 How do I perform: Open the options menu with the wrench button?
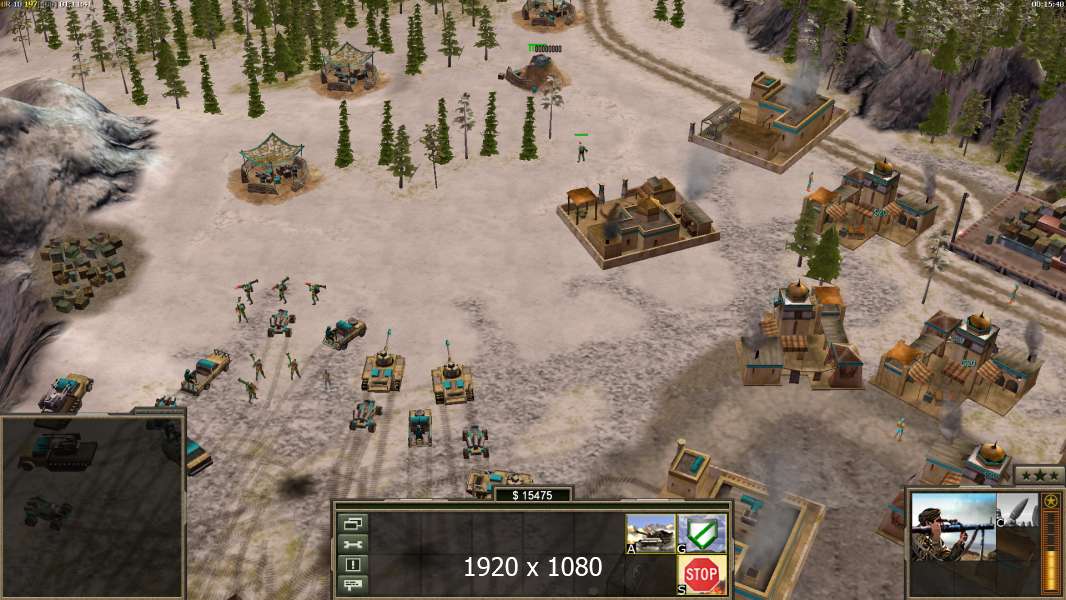(354, 544)
